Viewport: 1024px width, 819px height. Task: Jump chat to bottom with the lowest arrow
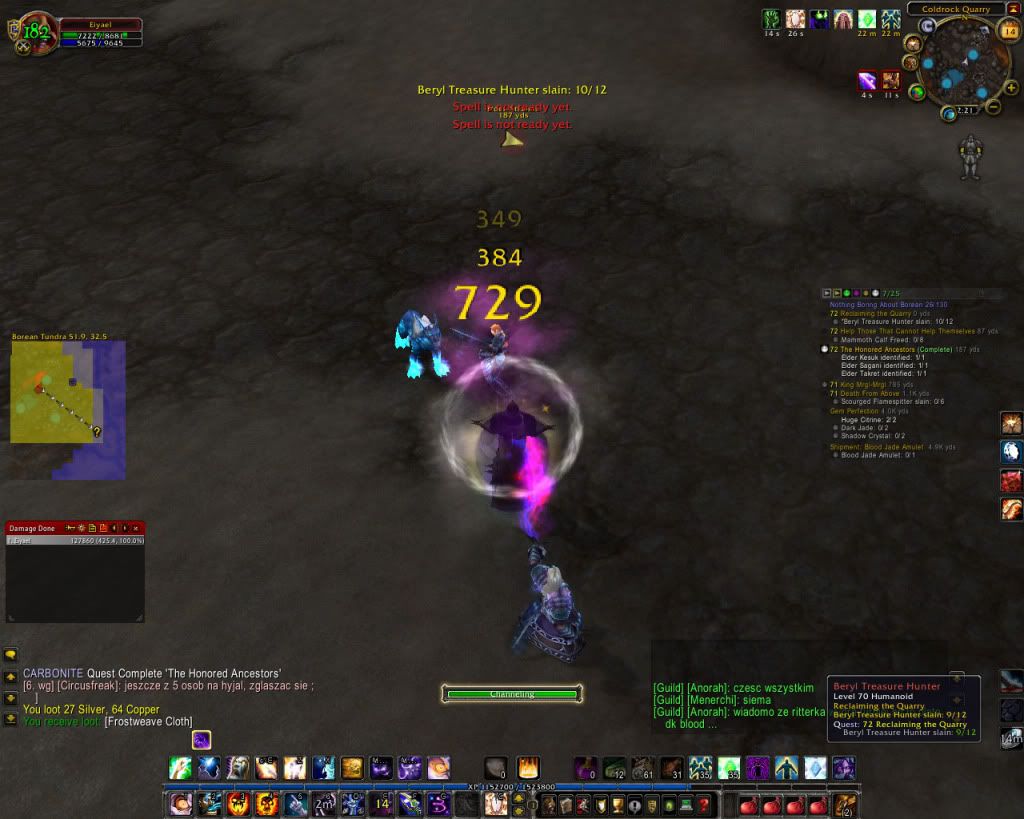coord(11,717)
